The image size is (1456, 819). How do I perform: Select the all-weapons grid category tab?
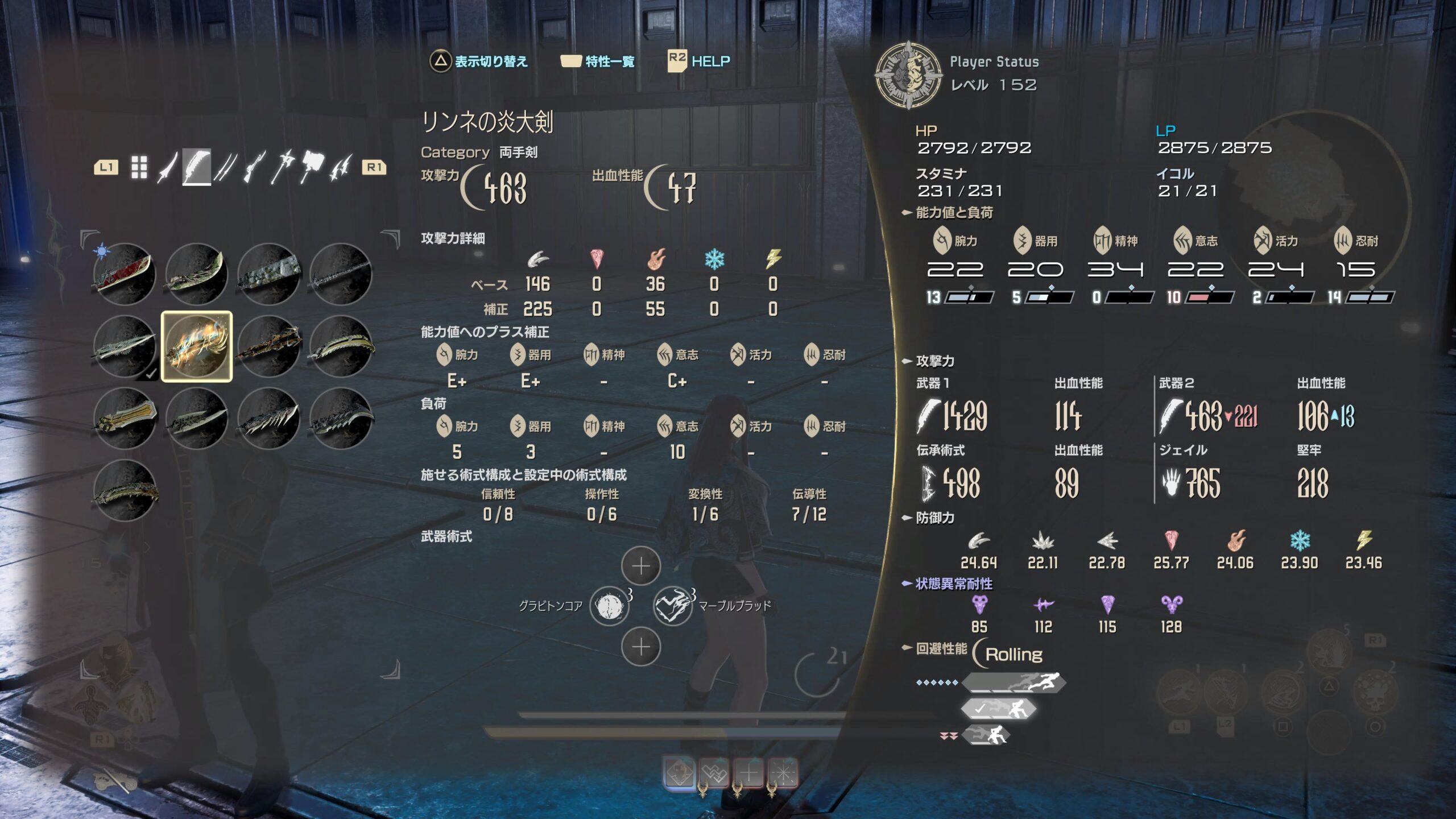(139, 167)
